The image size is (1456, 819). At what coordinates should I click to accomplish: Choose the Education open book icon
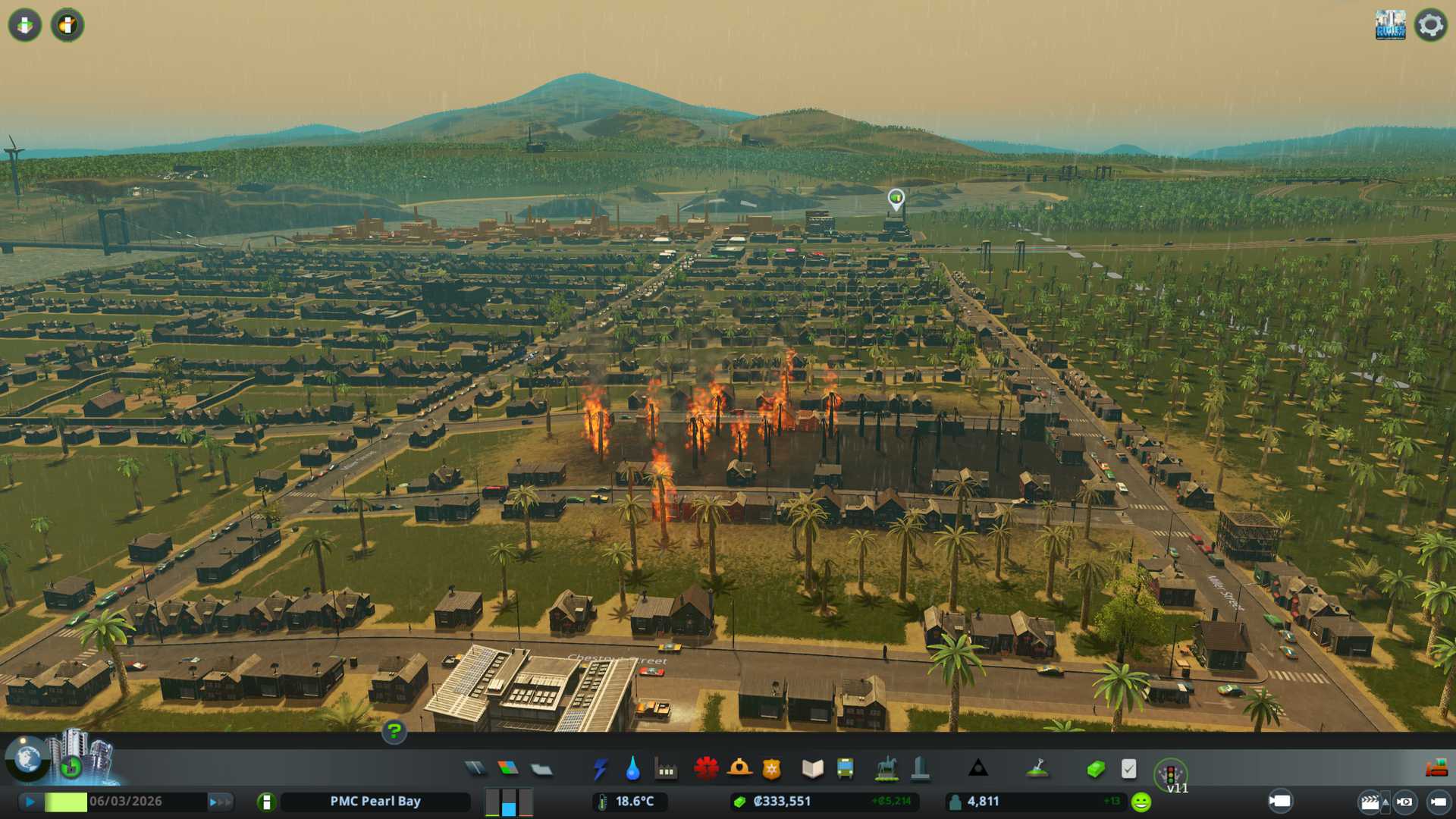[x=812, y=769]
